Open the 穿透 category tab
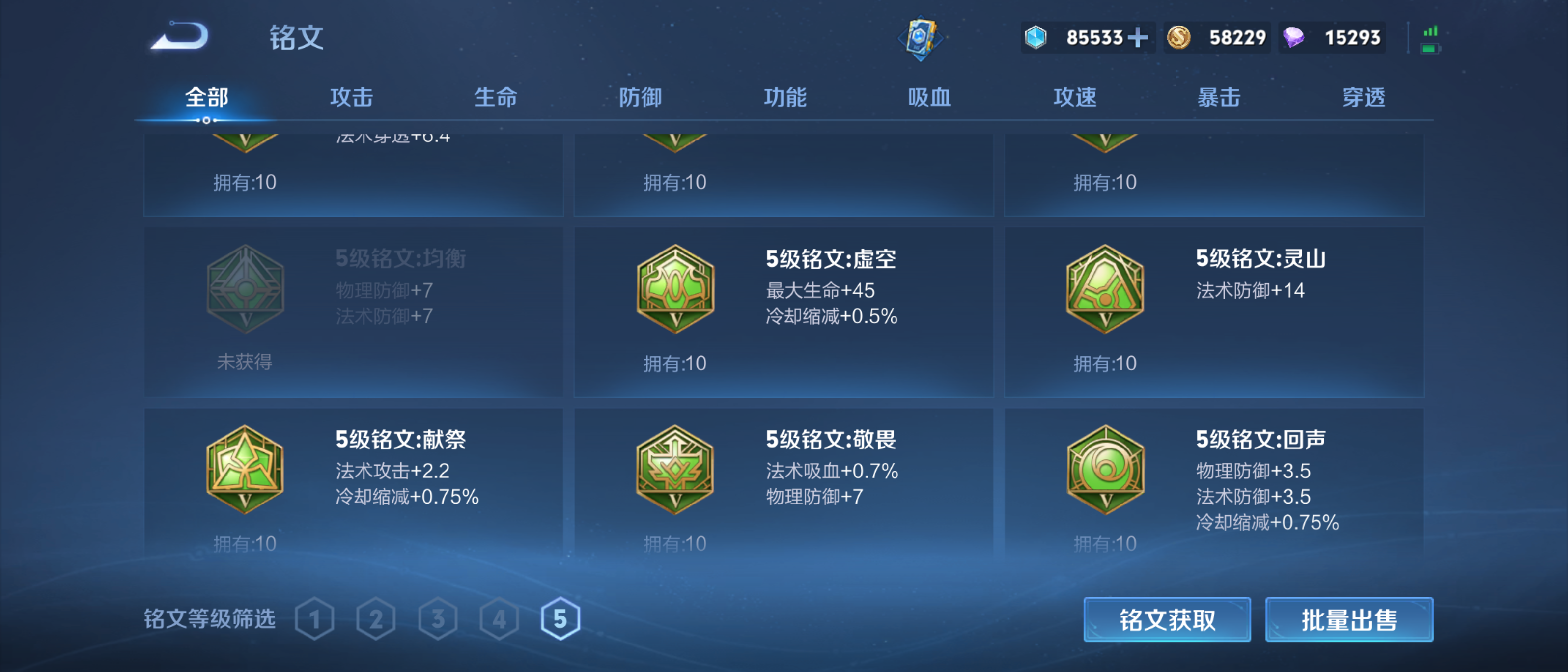The height and width of the screenshot is (672, 1568). click(x=1364, y=96)
